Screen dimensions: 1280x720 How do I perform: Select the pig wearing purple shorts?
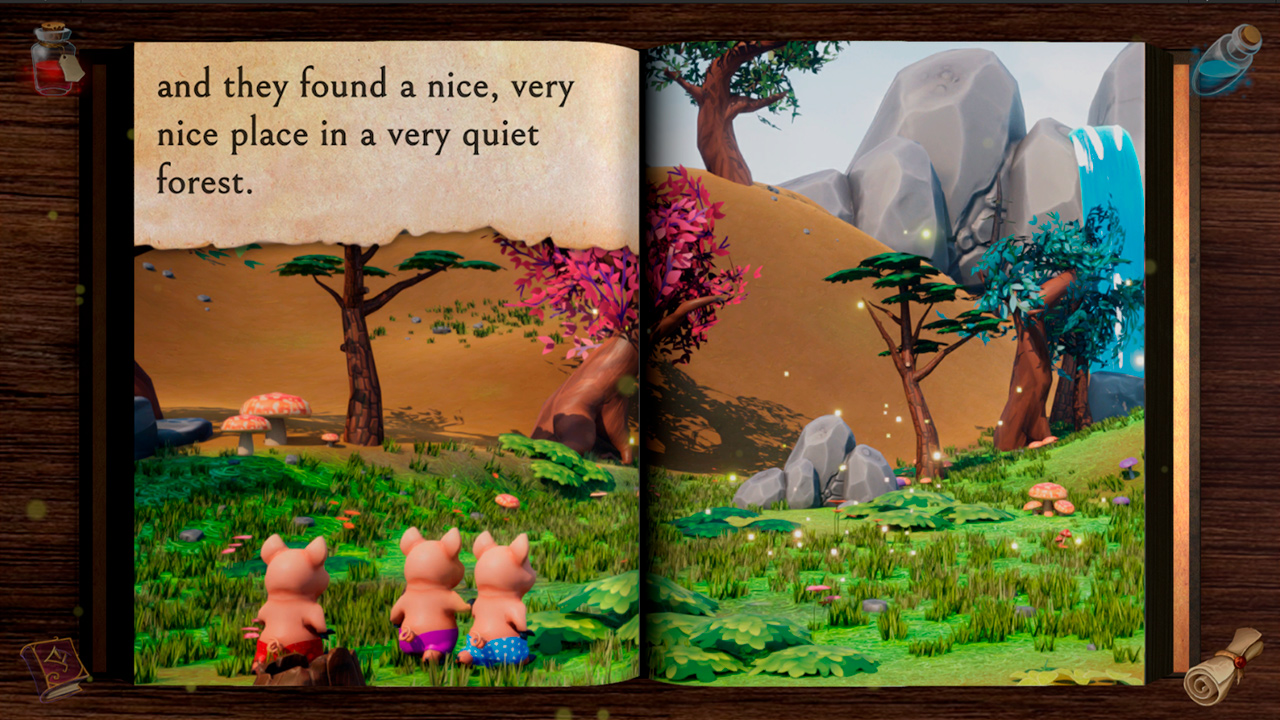425,600
